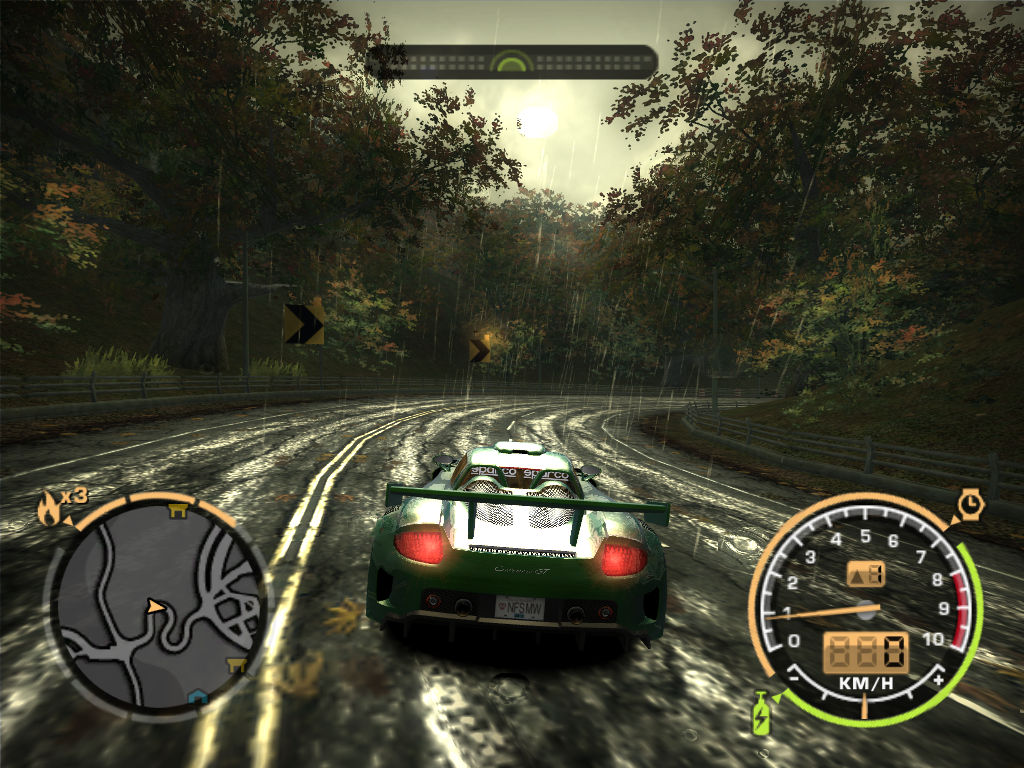1024x768 pixels.
Task: Click the radar detector bar above the road
Action: (x=511, y=62)
